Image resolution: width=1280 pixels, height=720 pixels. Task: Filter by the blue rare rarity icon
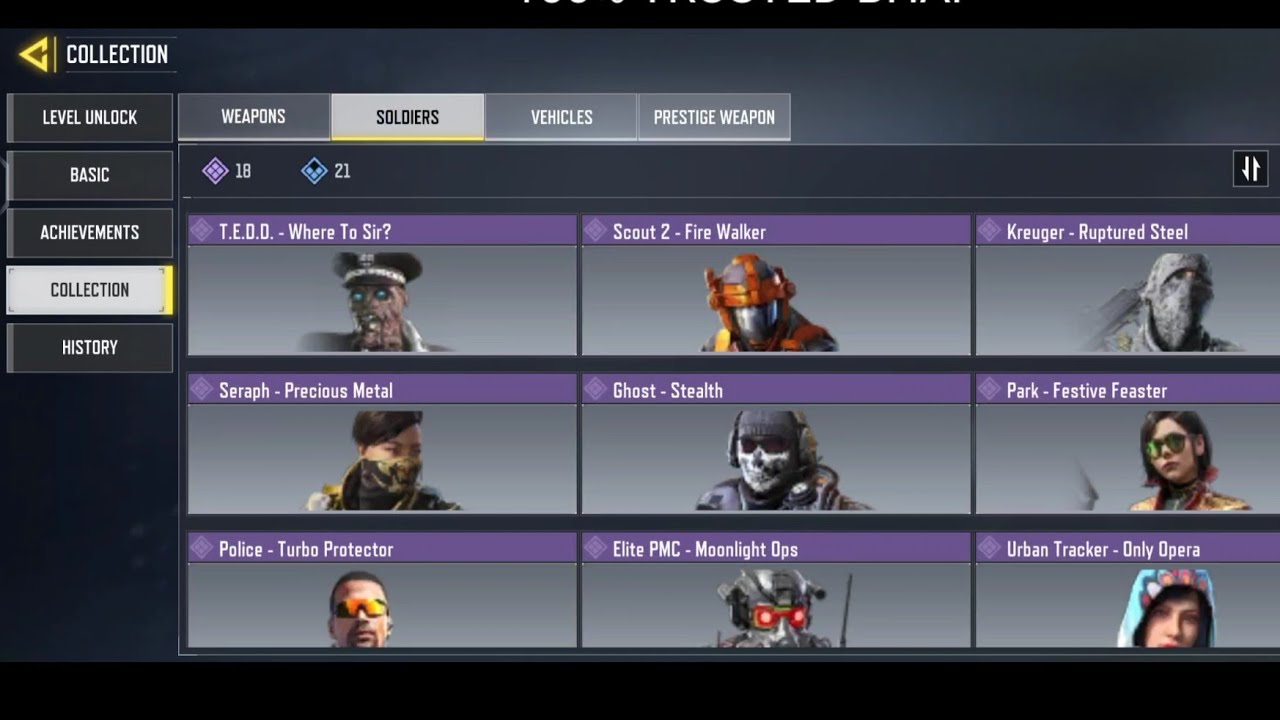point(314,171)
